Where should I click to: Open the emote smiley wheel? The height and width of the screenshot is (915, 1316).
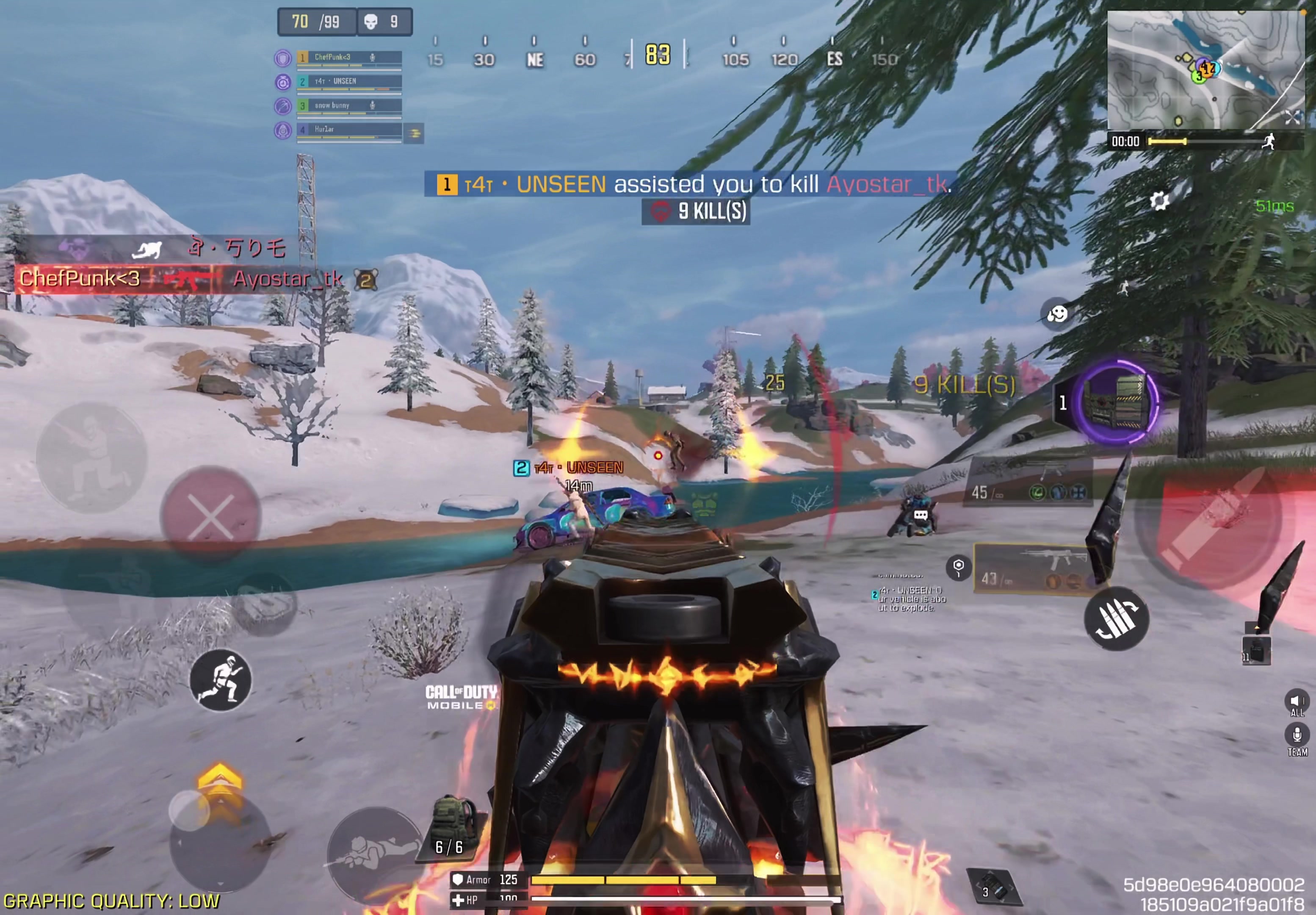point(1057,313)
